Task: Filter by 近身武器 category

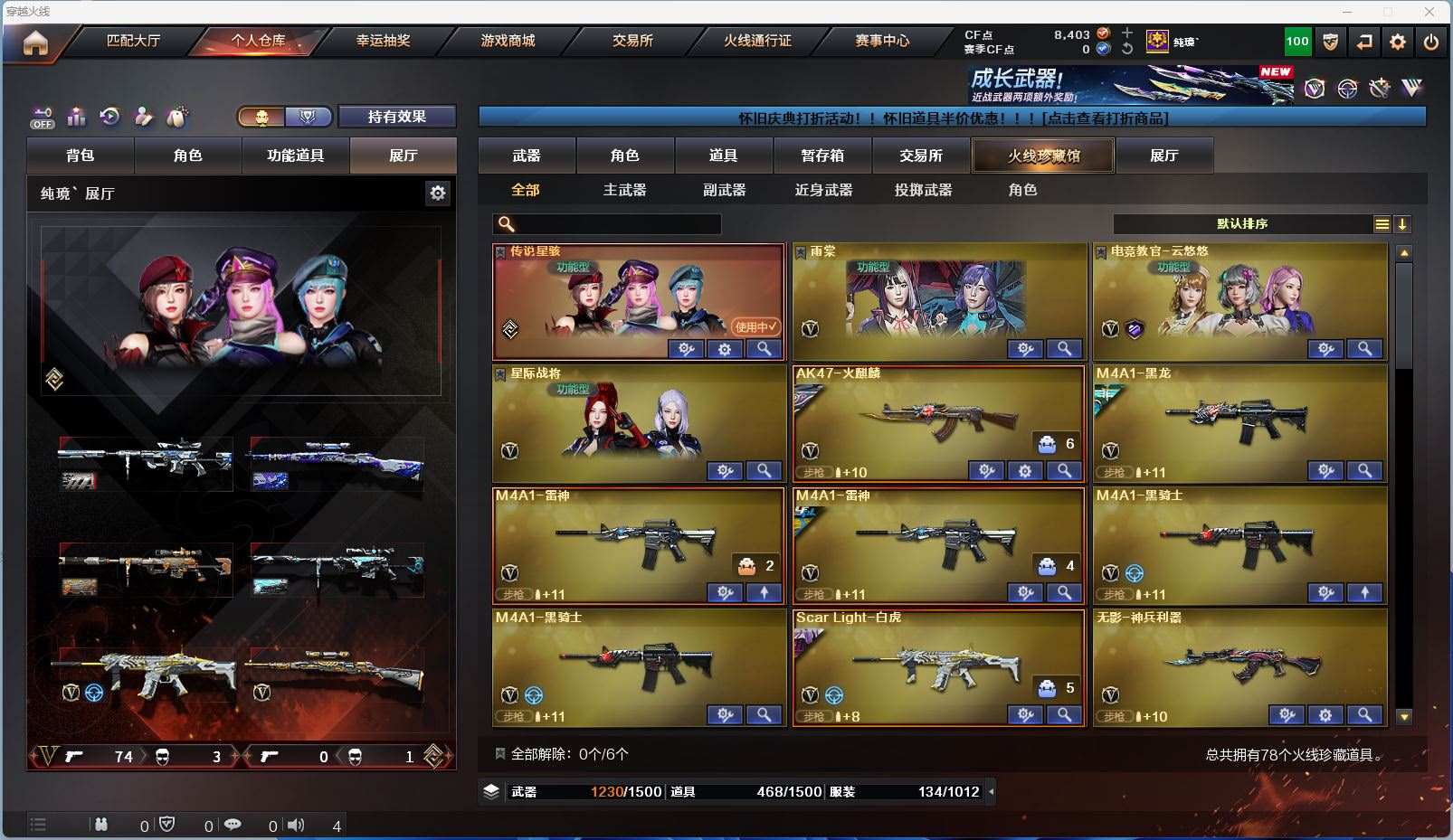Action: (x=823, y=190)
